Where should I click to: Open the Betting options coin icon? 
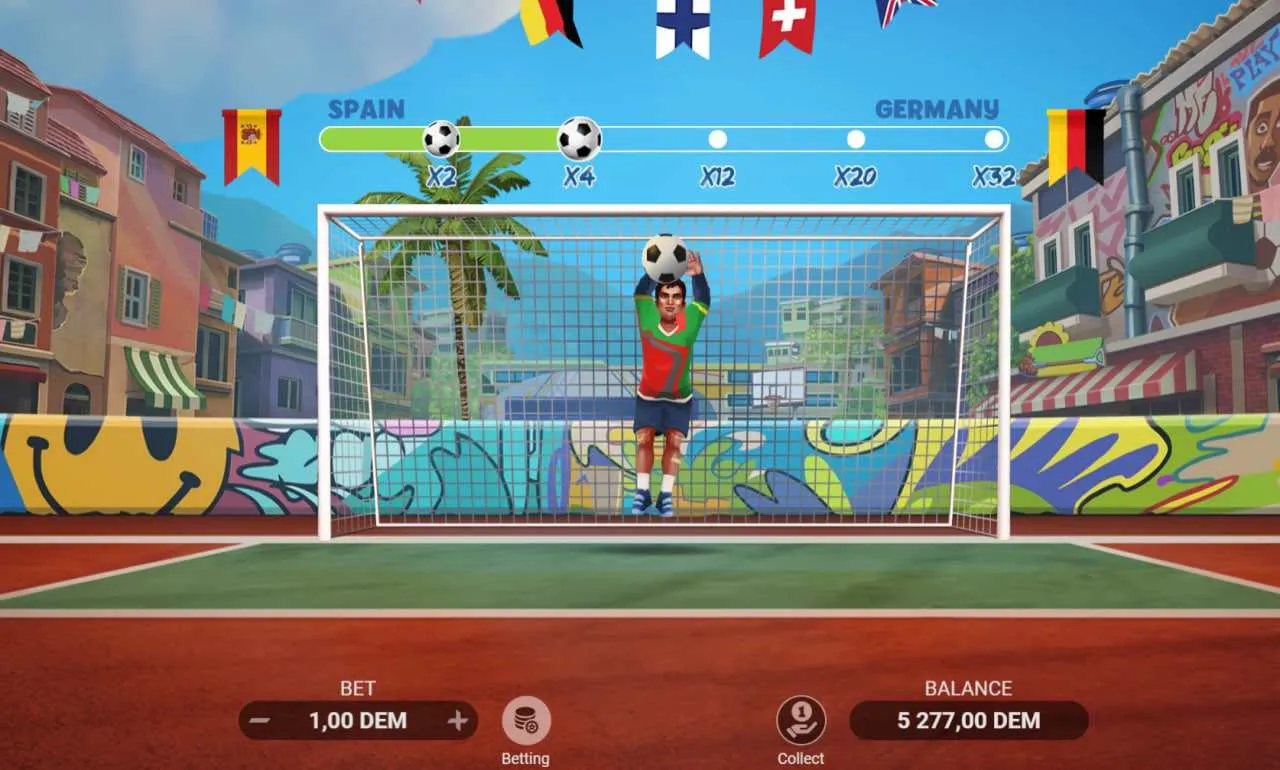click(x=526, y=720)
